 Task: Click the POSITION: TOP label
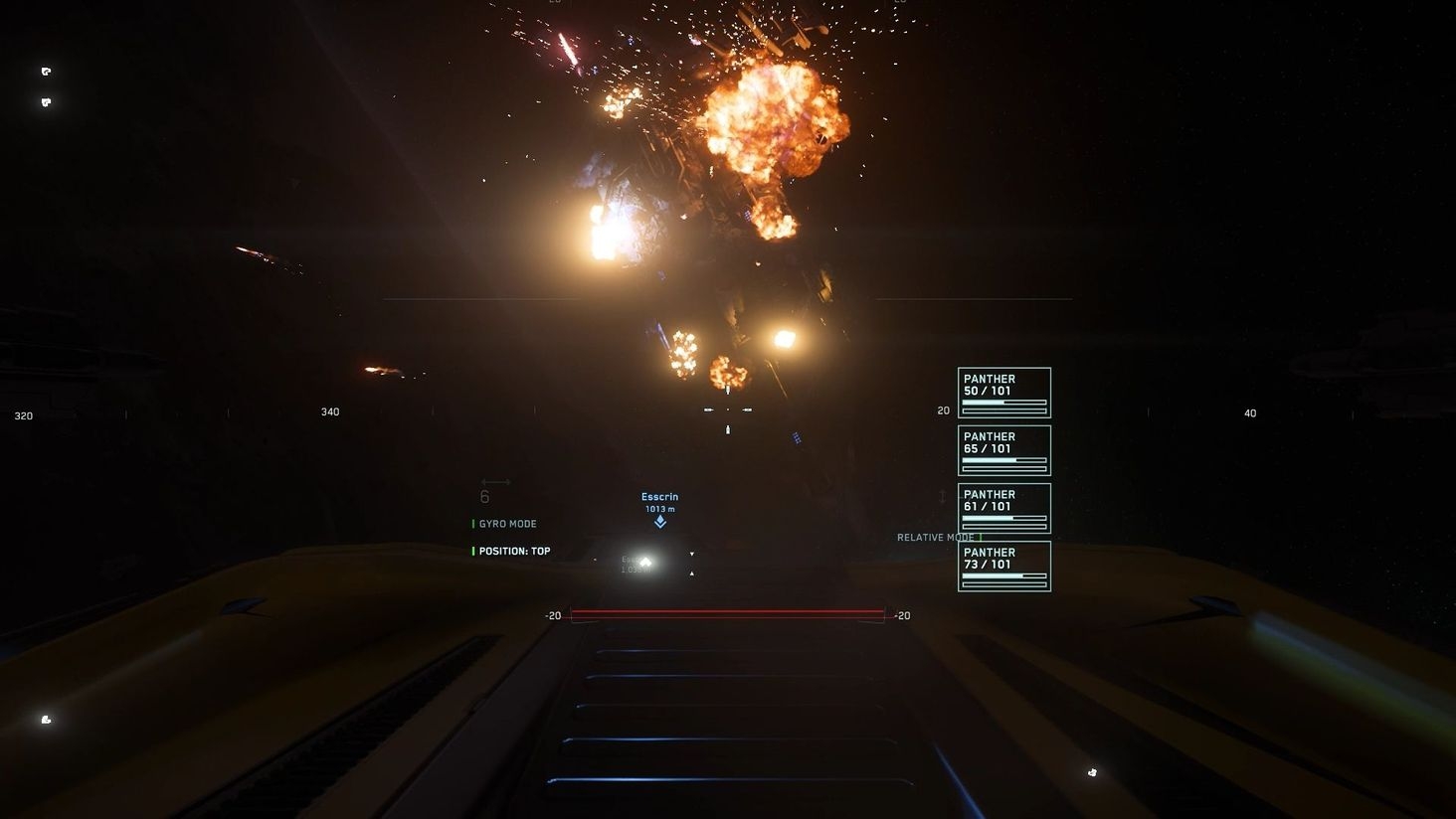pyautogui.click(x=514, y=551)
